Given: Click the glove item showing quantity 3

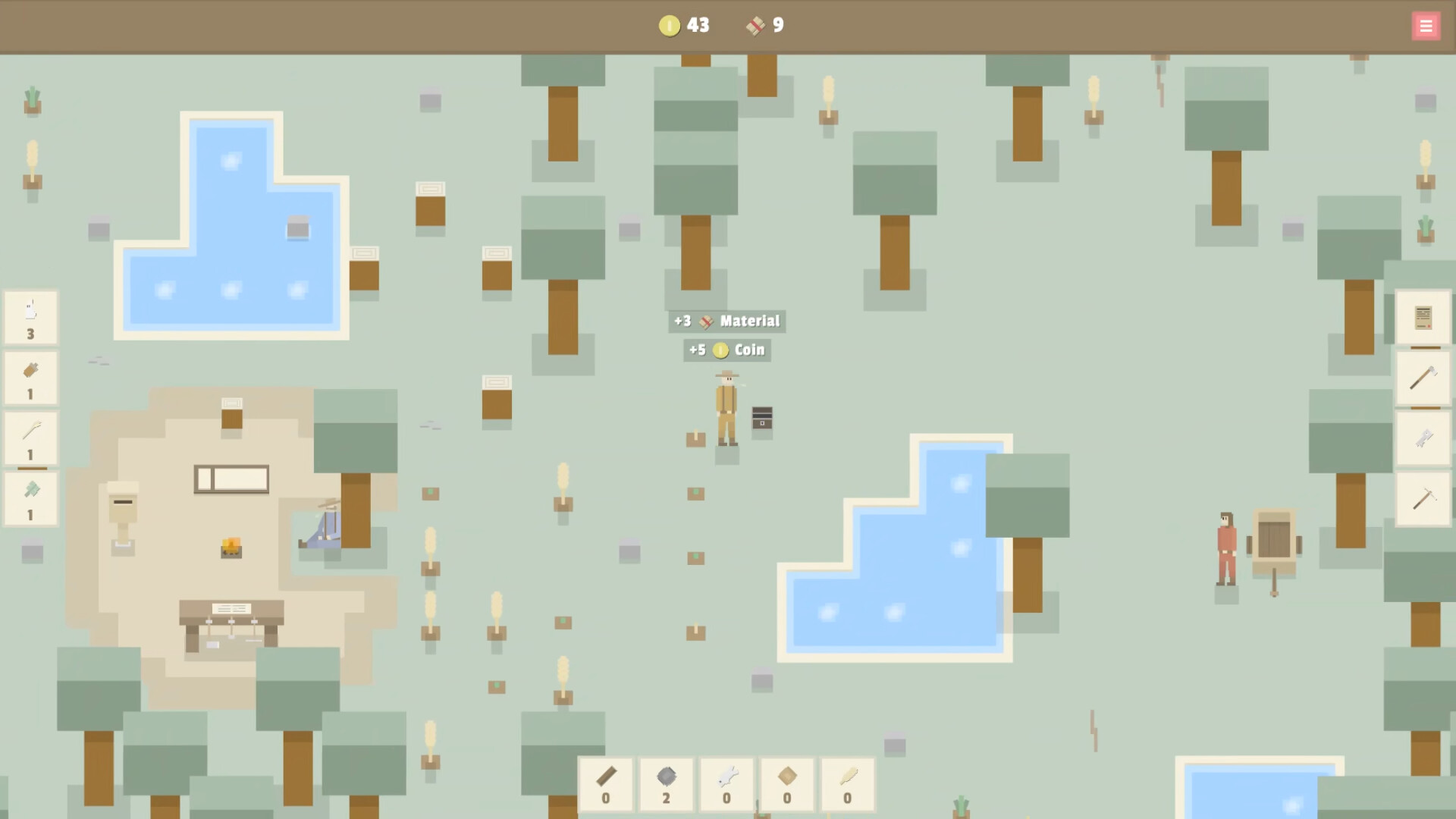Looking at the screenshot, I should pos(30,317).
